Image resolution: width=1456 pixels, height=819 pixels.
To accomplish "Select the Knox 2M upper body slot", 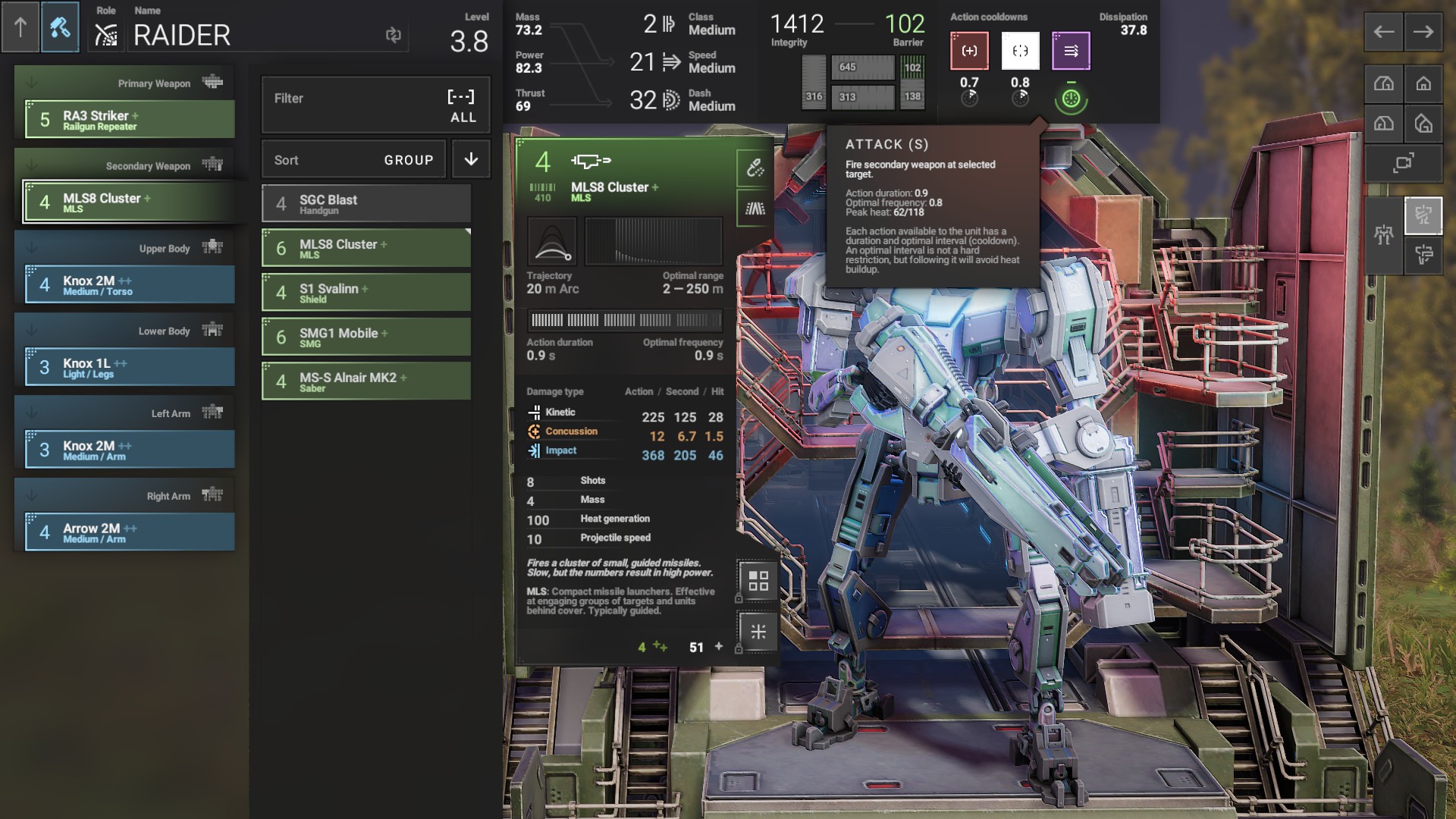I will point(130,285).
